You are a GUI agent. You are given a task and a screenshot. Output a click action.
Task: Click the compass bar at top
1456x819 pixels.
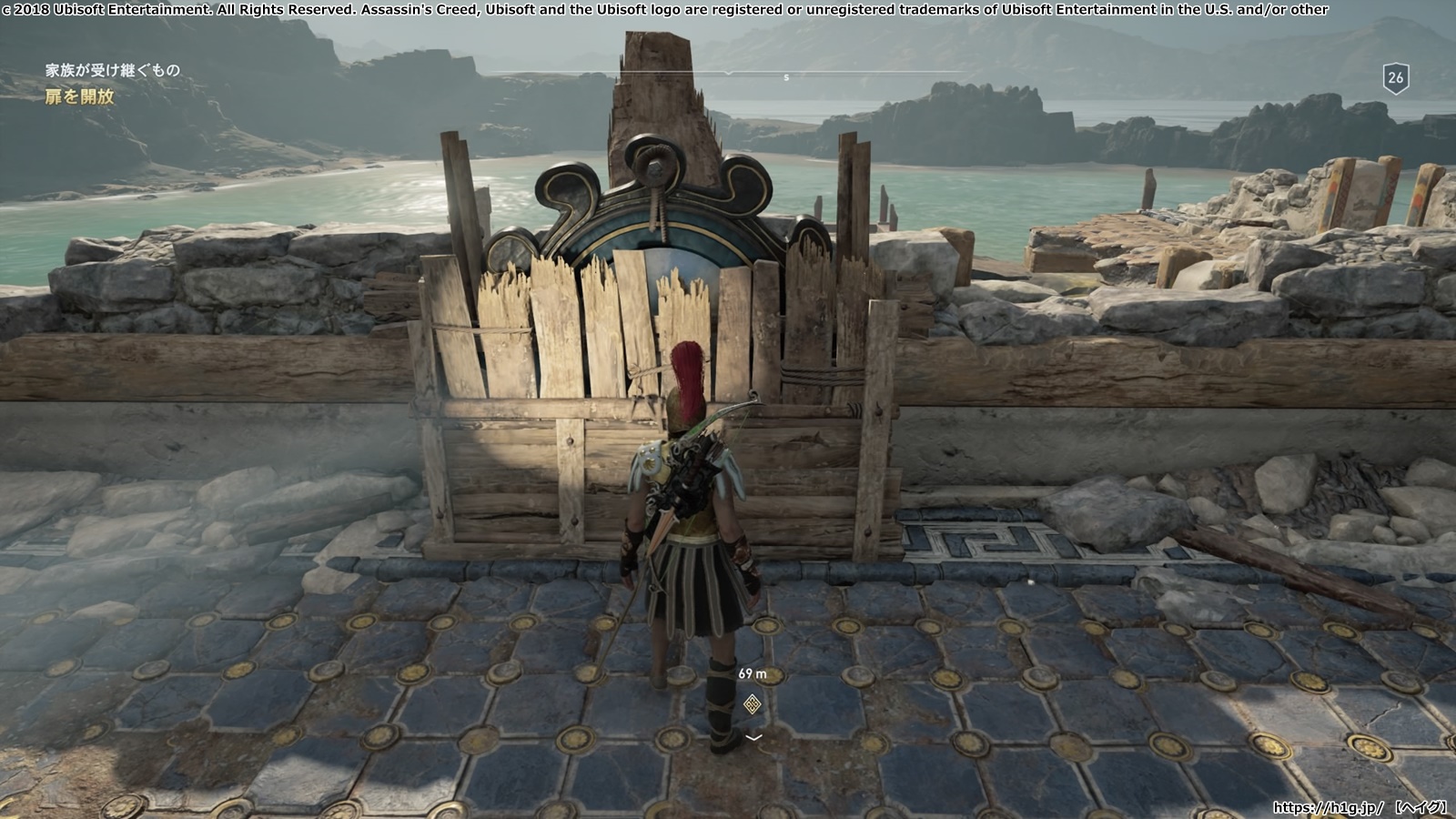(728, 73)
